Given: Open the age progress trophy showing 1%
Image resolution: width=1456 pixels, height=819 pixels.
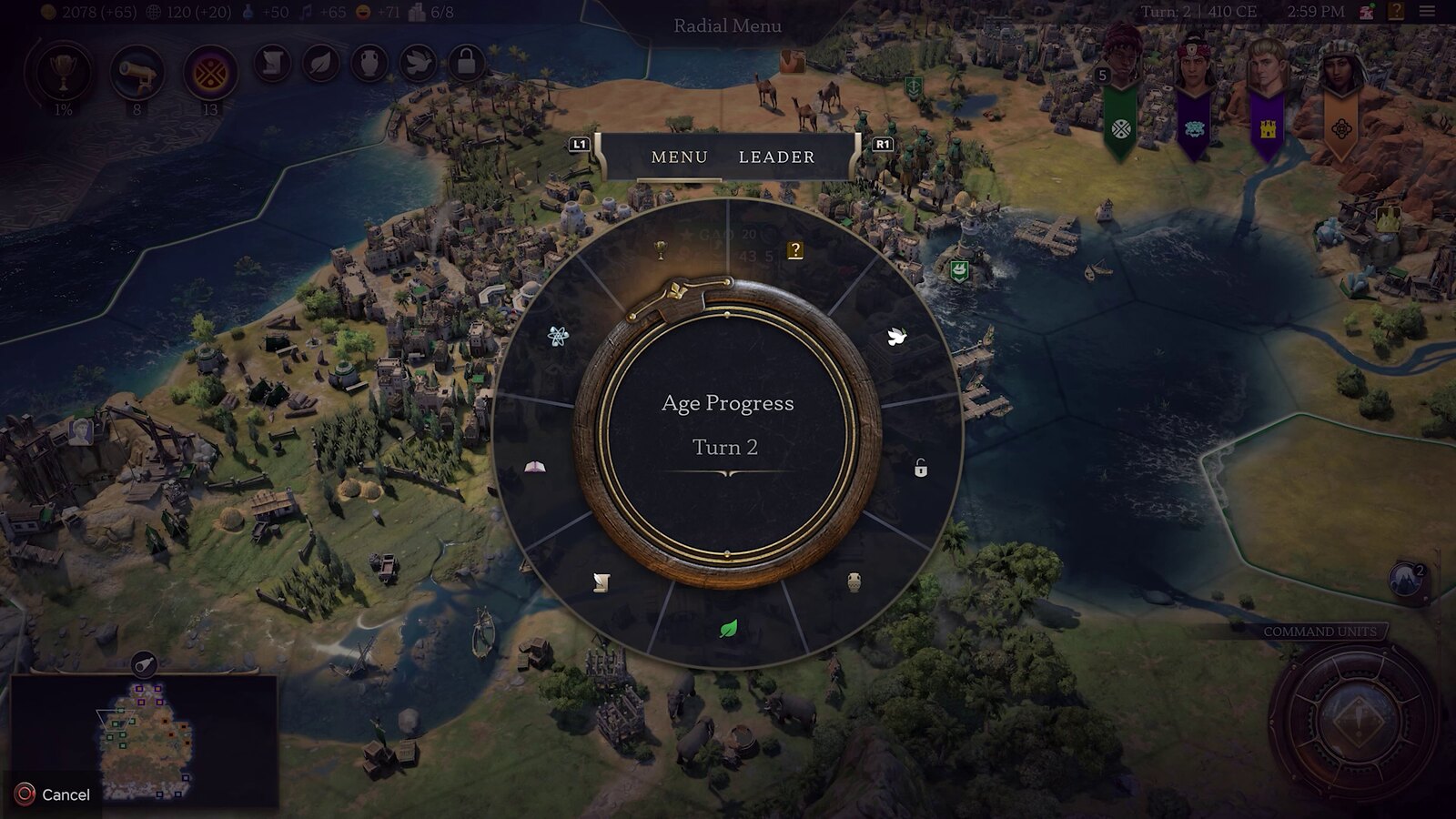Looking at the screenshot, I should point(63,73).
